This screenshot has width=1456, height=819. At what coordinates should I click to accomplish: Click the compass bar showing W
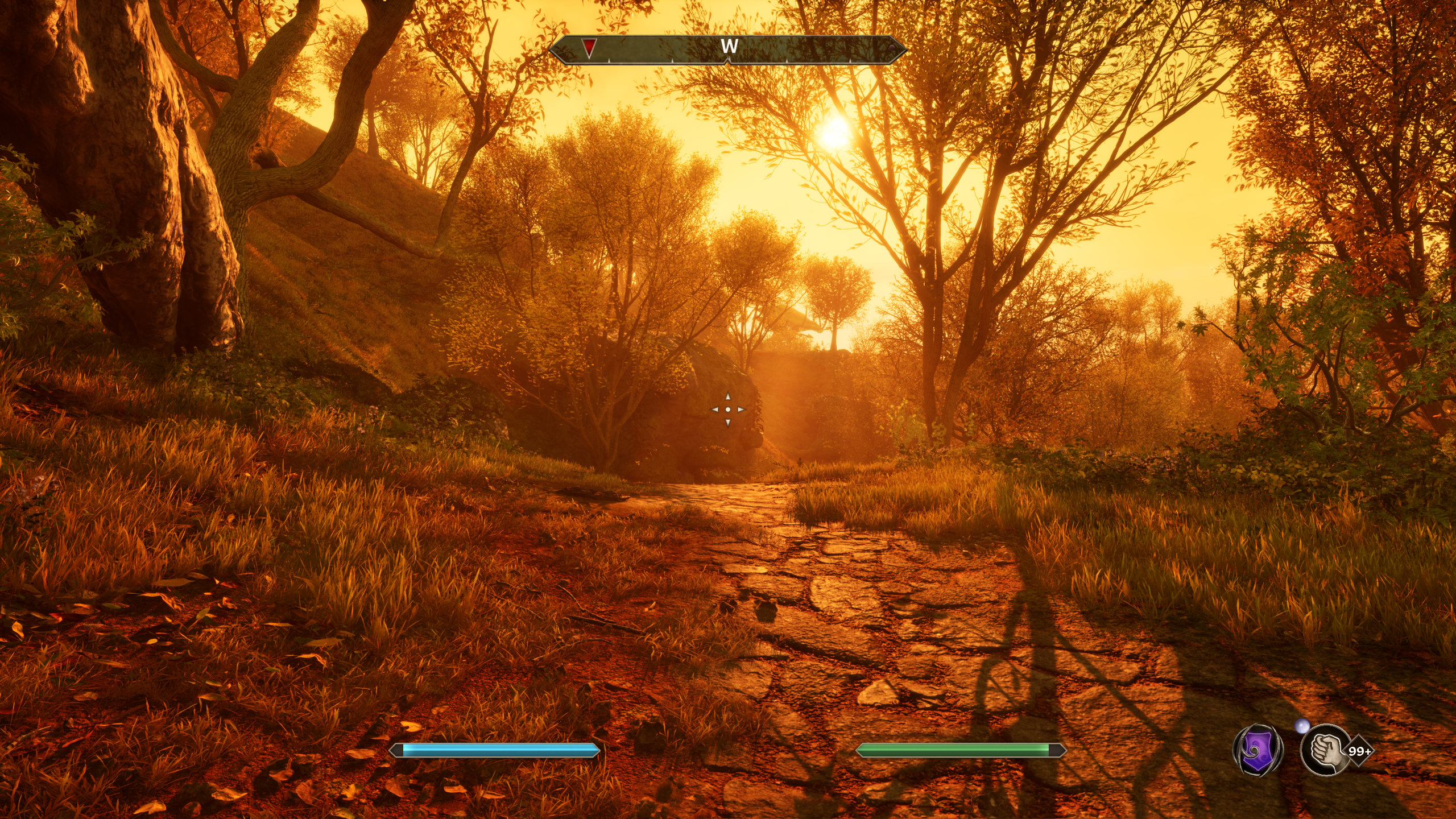point(728,49)
